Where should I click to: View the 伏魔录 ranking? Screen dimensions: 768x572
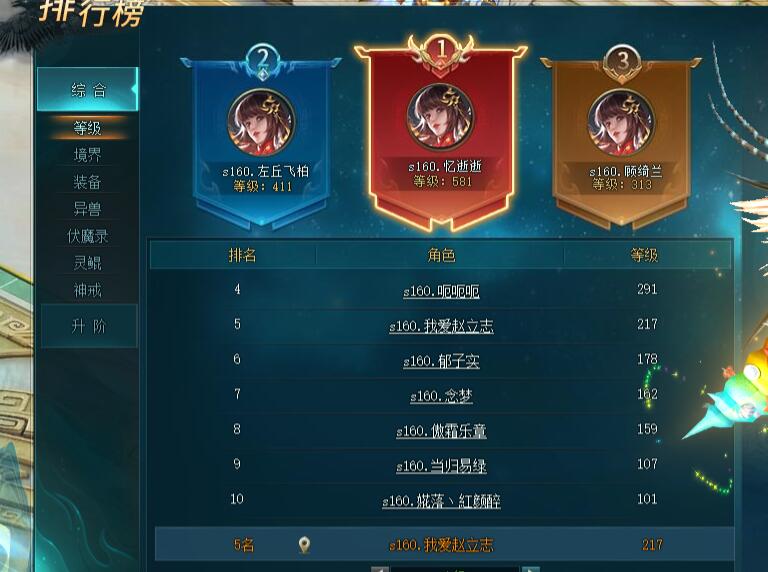pyautogui.click(x=87, y=236)
